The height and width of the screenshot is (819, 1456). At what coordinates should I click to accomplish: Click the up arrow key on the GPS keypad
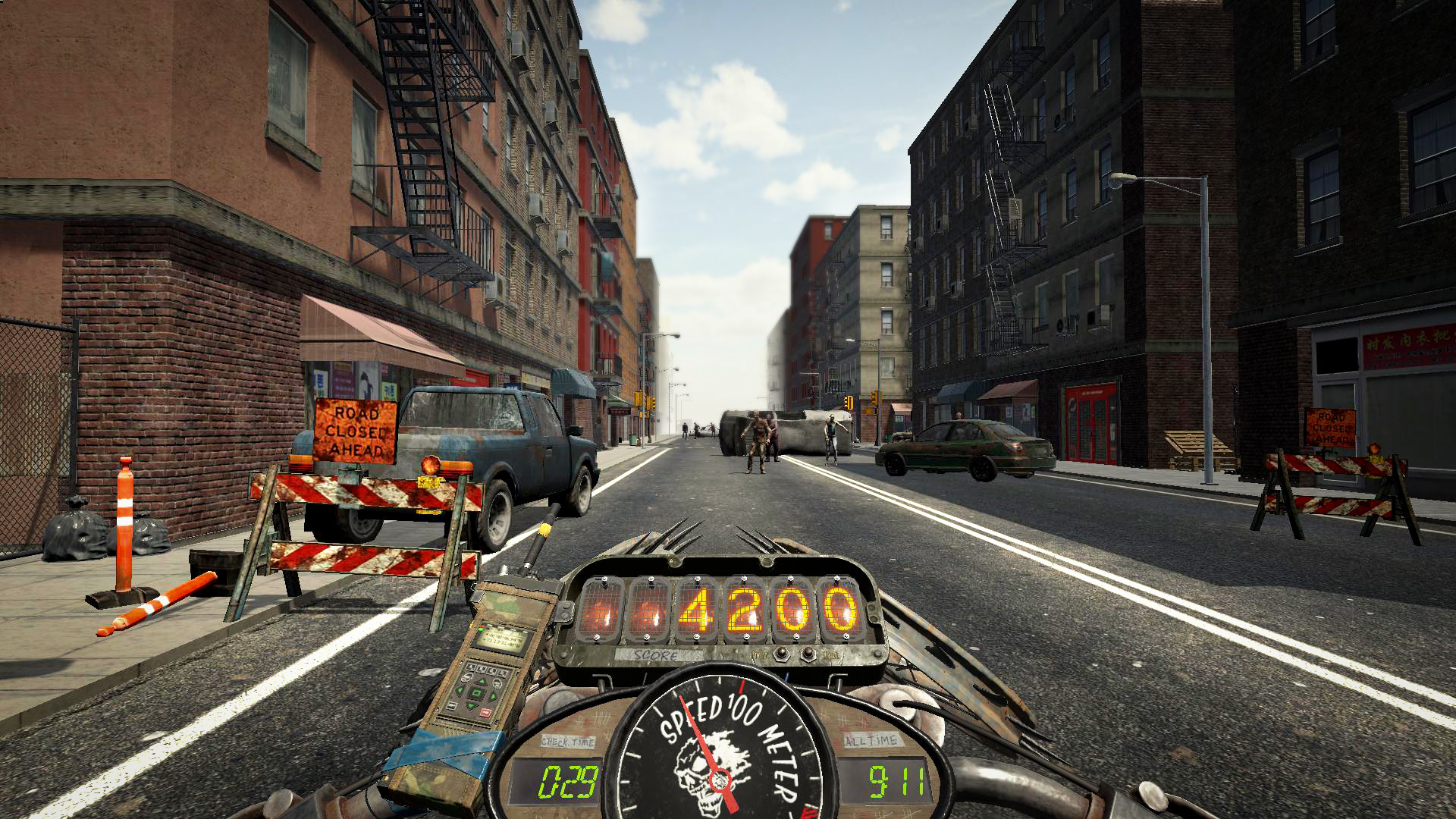point(481,682)
